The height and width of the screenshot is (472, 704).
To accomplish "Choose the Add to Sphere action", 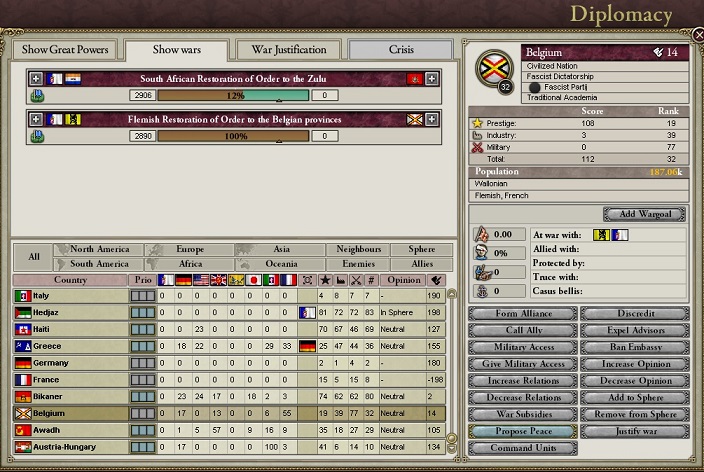I will tap(634, 397).
